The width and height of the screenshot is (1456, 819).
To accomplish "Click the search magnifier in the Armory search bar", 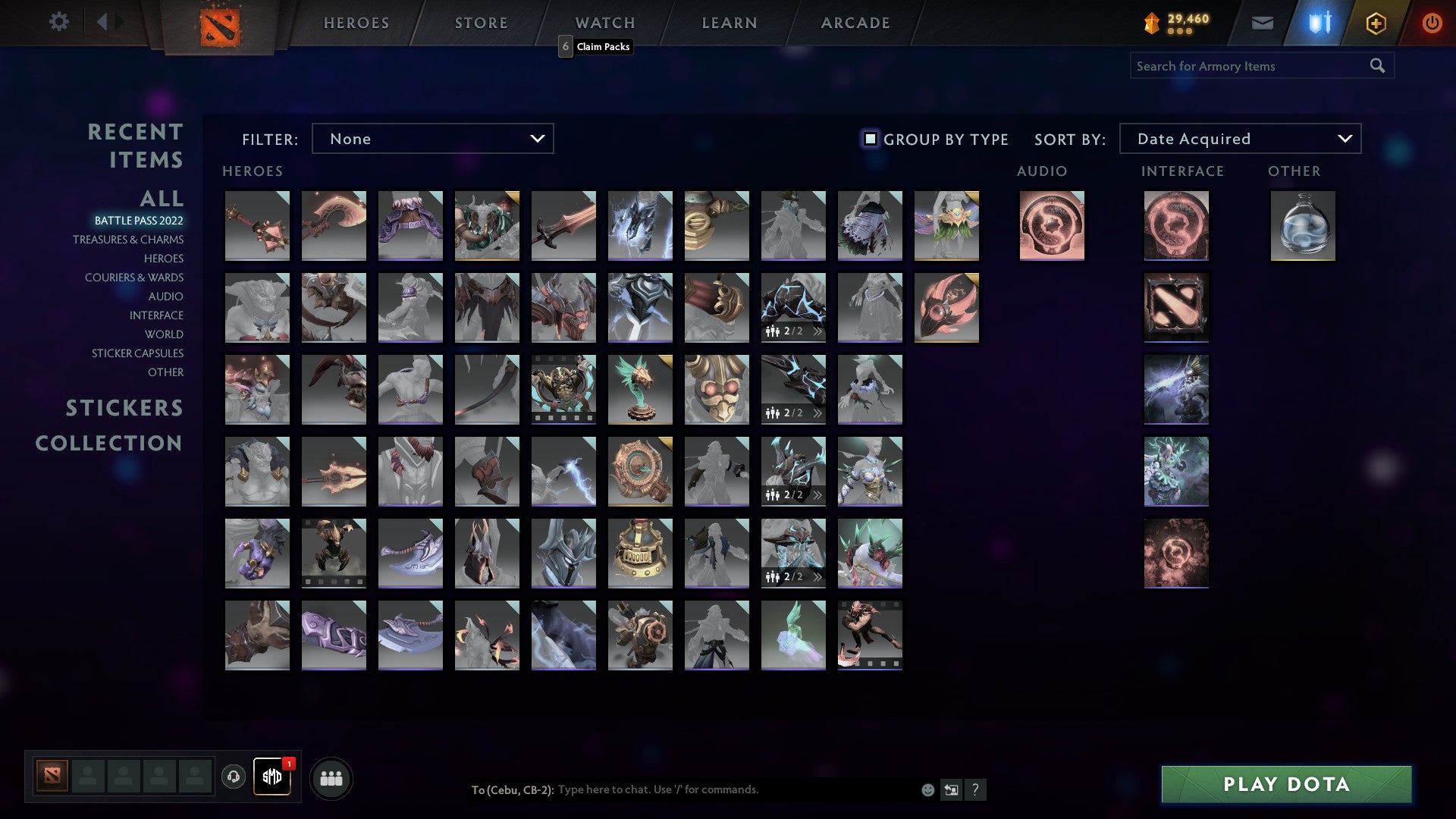I will [1378, 65].
